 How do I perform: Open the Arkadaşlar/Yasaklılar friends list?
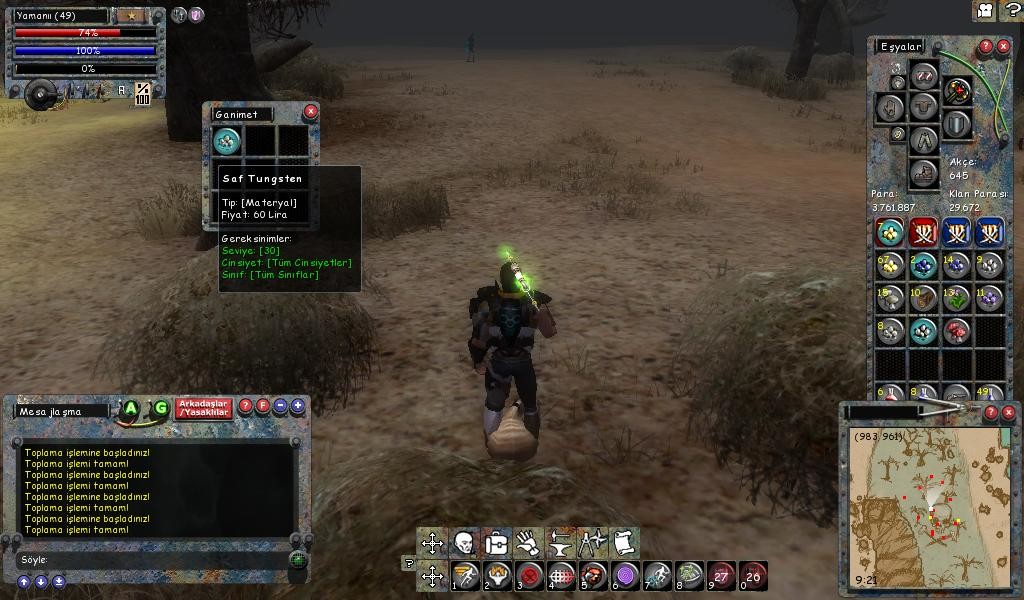[x=203, y=408]
